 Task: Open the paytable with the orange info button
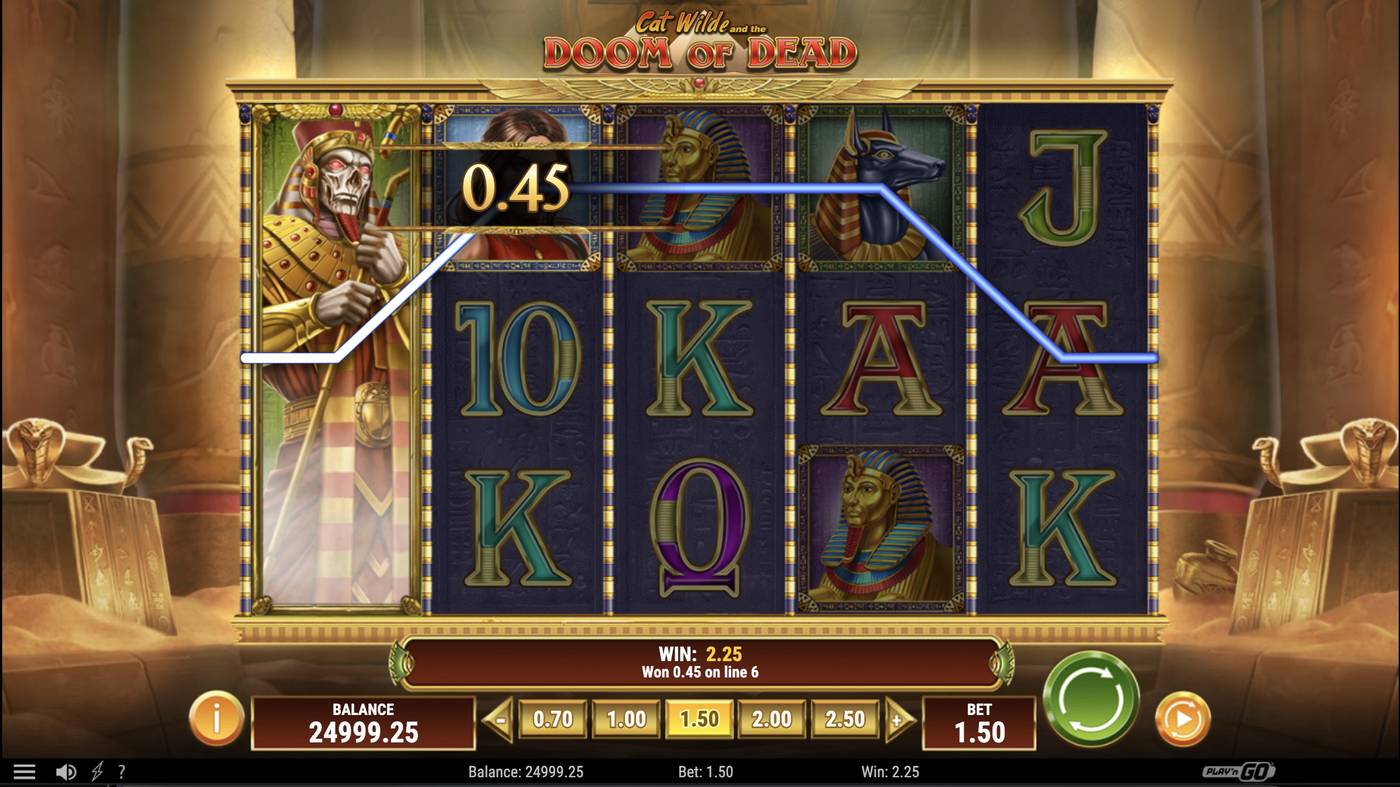point(216,719)
